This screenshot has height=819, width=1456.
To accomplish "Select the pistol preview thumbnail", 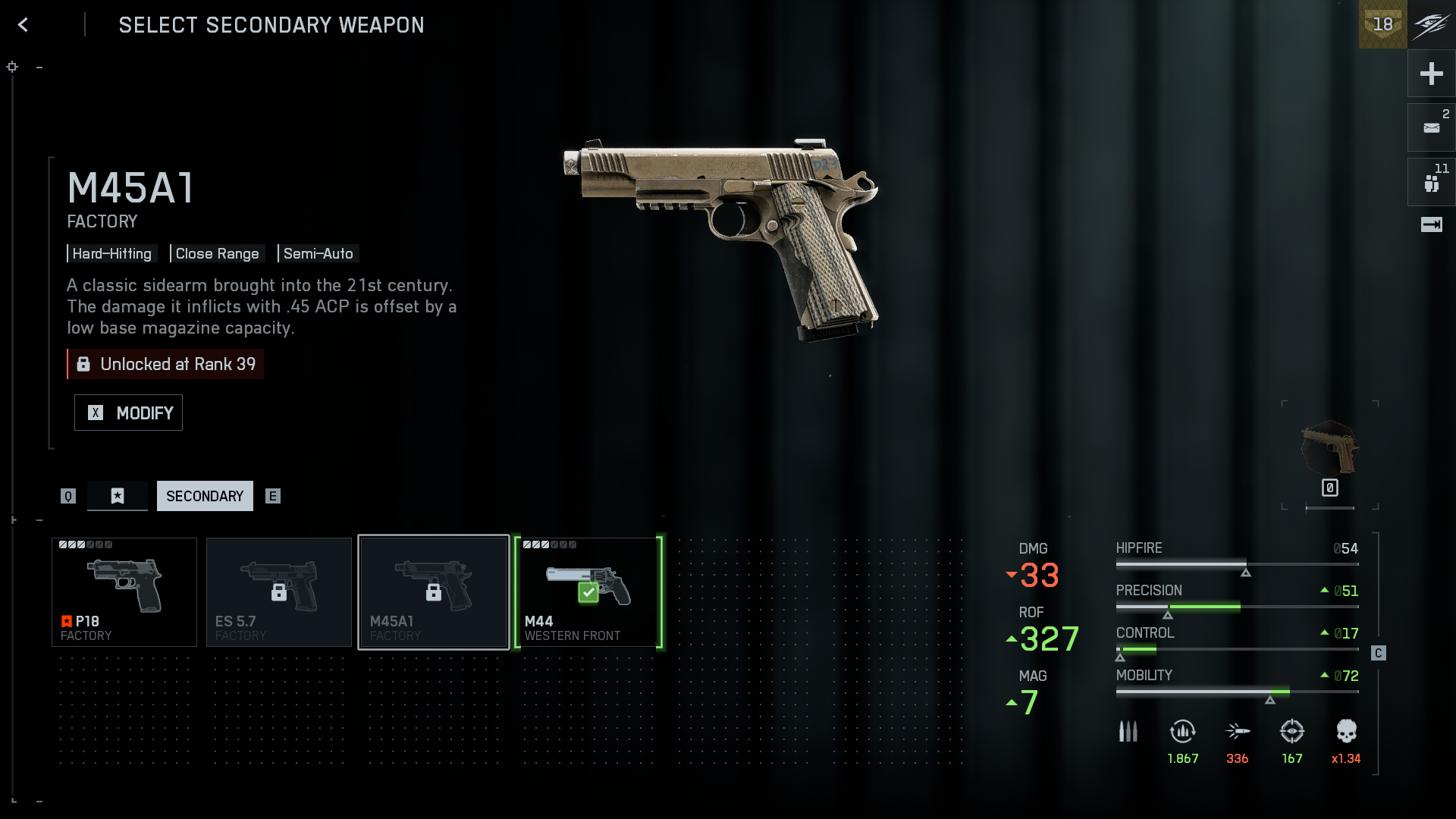I will (x=1329, y=449).
